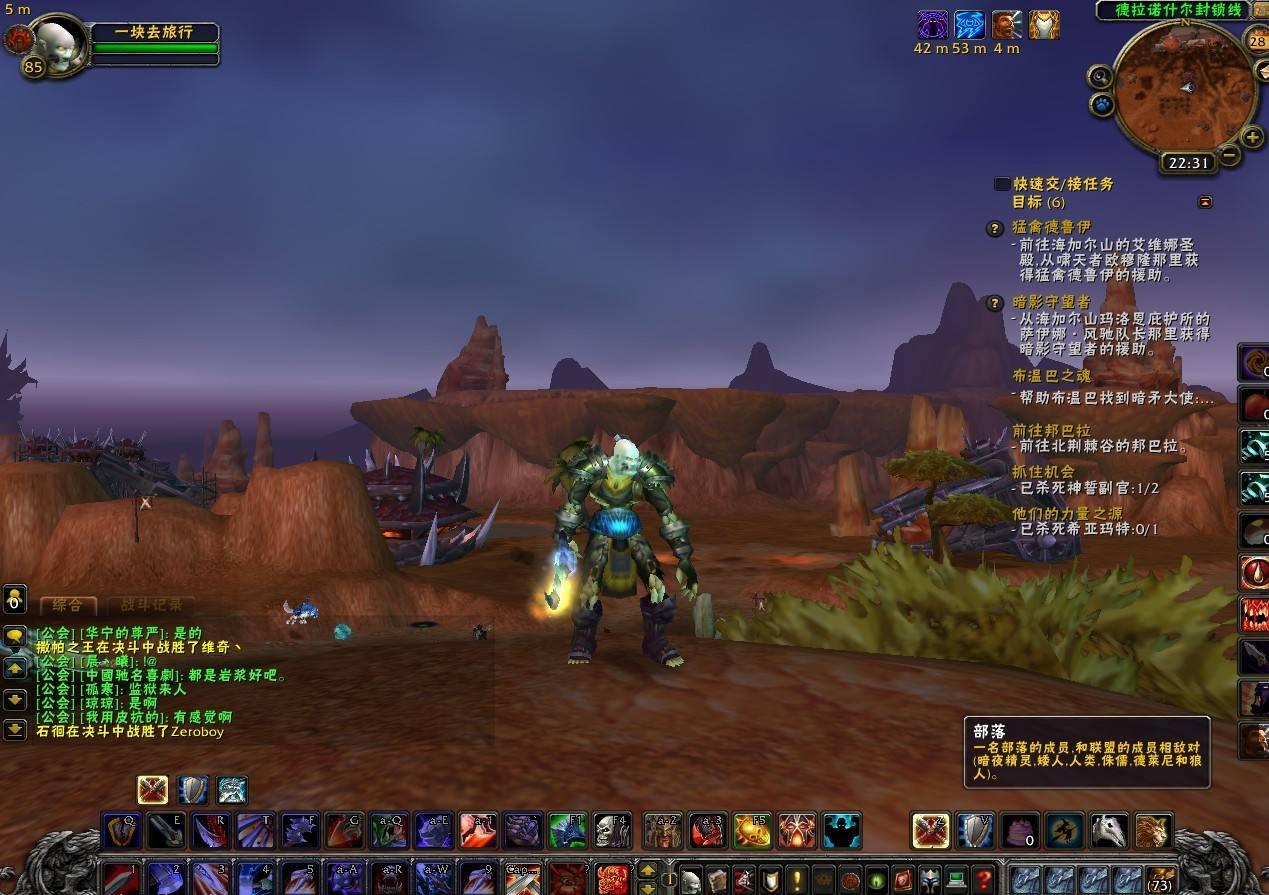Select the 暗影守望者 quest in tracker
Image resolution: width=1269 pixels, height=895 pixels.
coord(1051,302)
